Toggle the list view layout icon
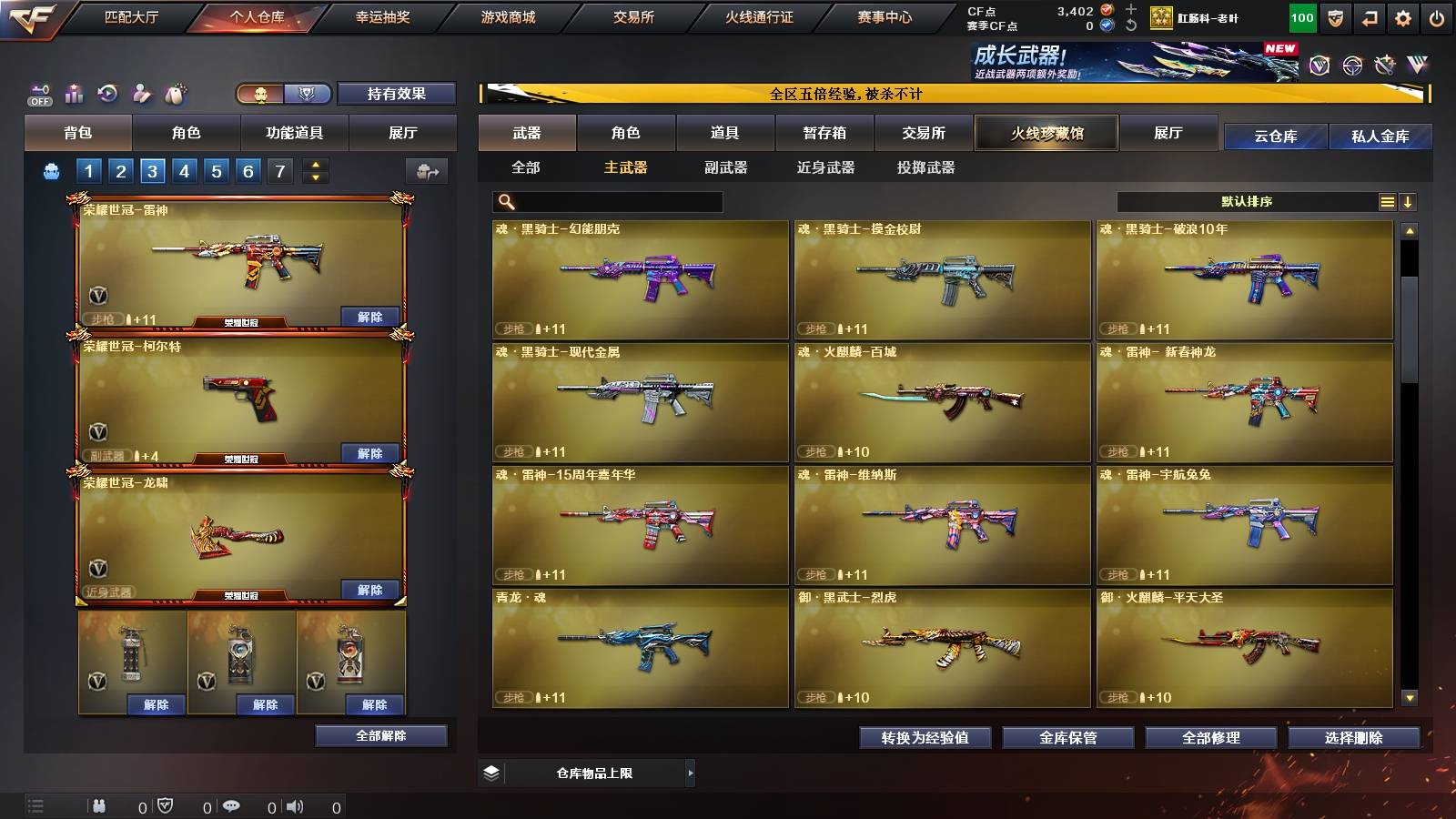This screenshot has width=1456, height=819. (1388, 201)
